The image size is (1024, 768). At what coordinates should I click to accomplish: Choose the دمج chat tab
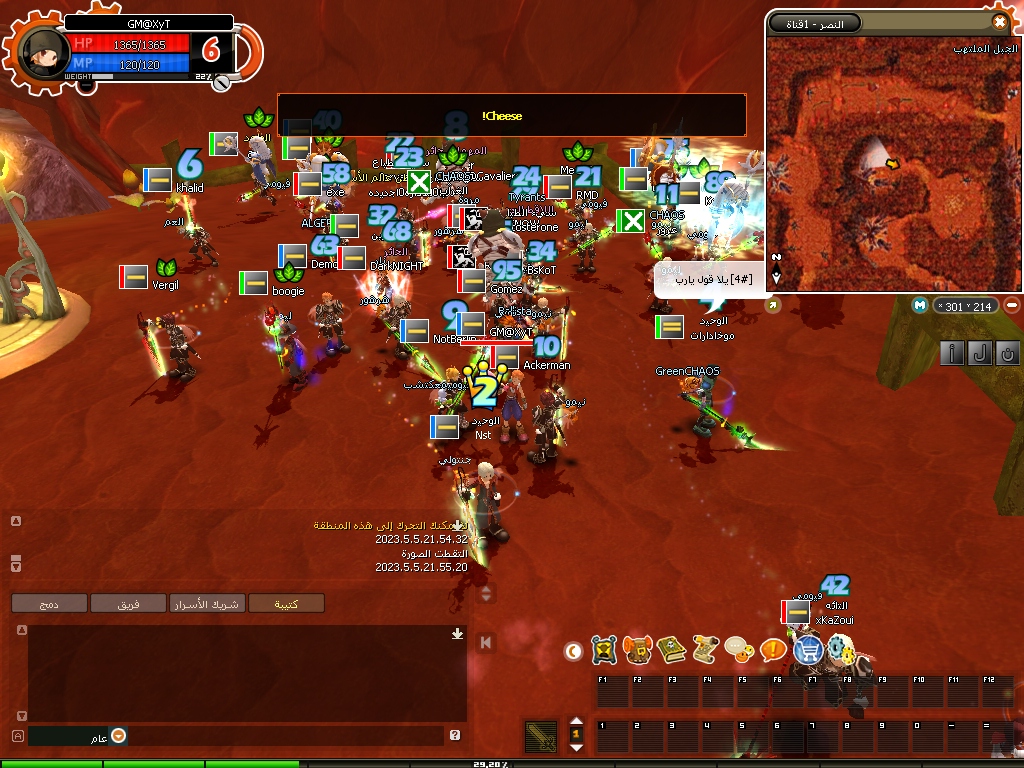49,603
